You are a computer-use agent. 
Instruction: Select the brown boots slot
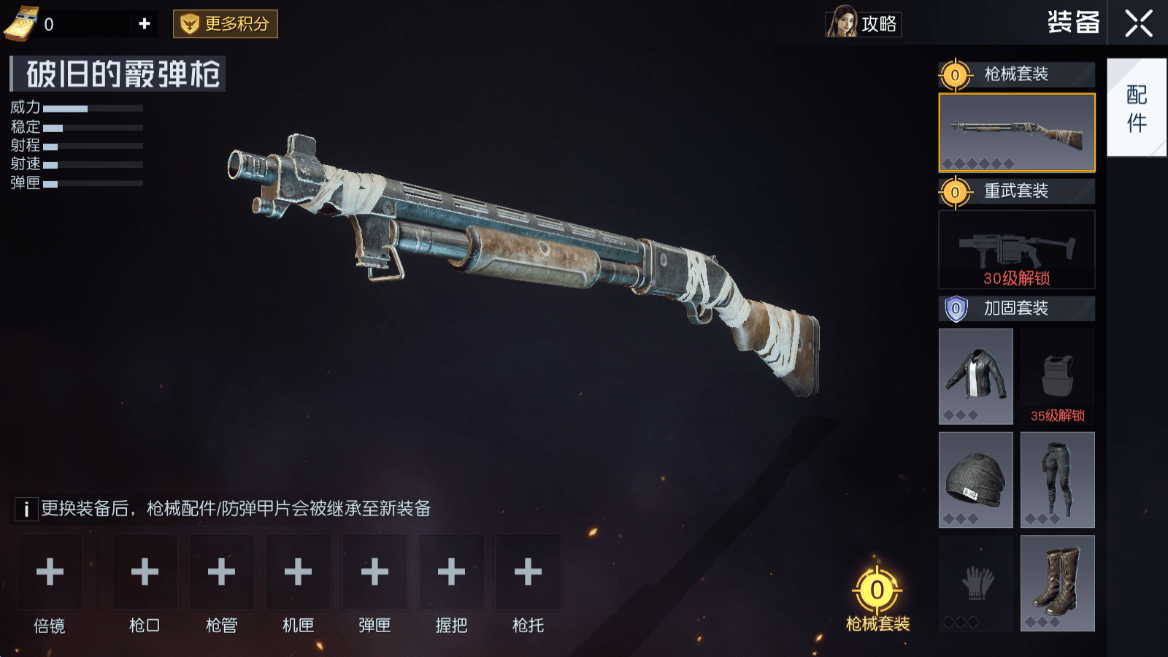click(x=1057, y=583)
